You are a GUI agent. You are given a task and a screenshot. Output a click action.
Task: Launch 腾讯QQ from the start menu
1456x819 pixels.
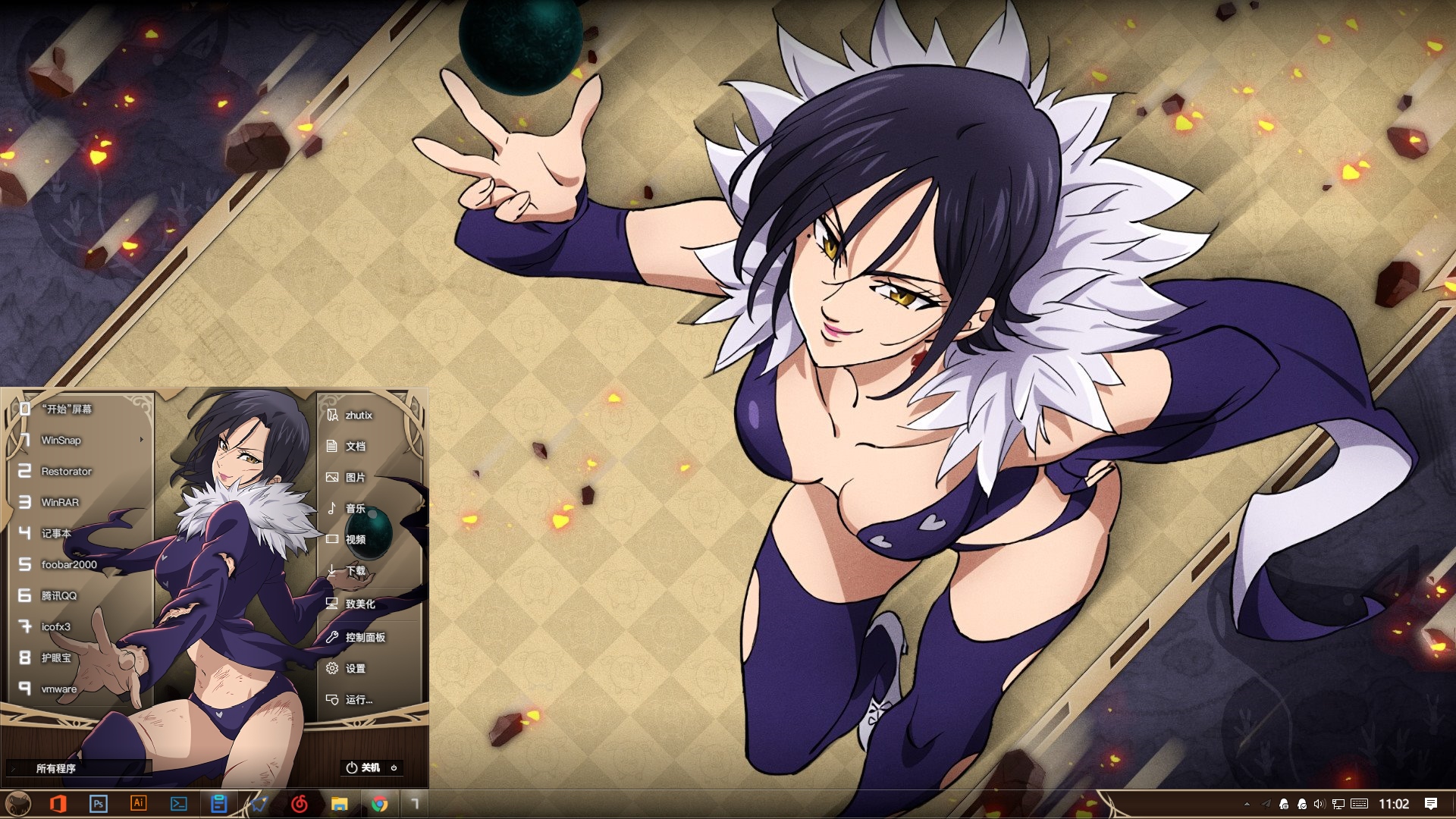58,595
